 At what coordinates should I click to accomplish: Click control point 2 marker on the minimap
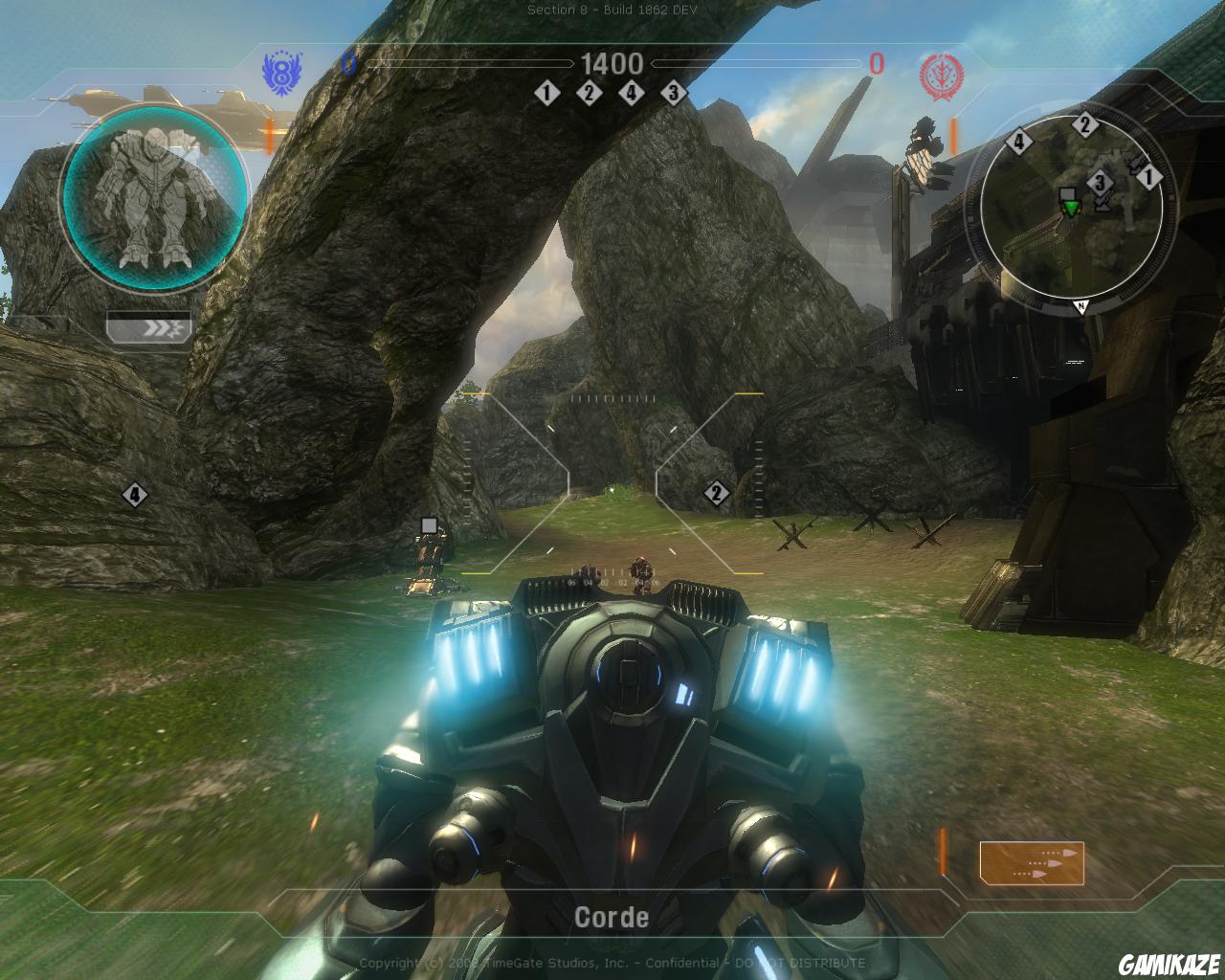click(1084, 124)
